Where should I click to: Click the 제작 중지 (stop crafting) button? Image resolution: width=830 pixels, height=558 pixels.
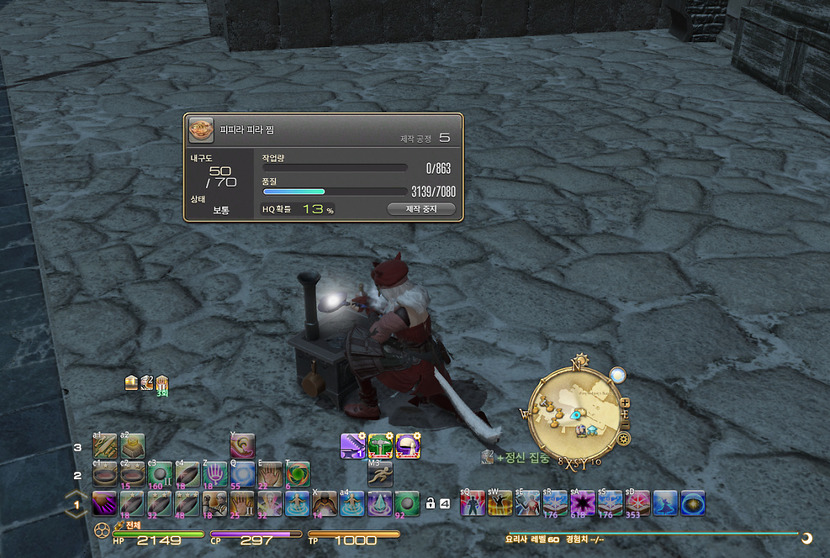point(420,209)
